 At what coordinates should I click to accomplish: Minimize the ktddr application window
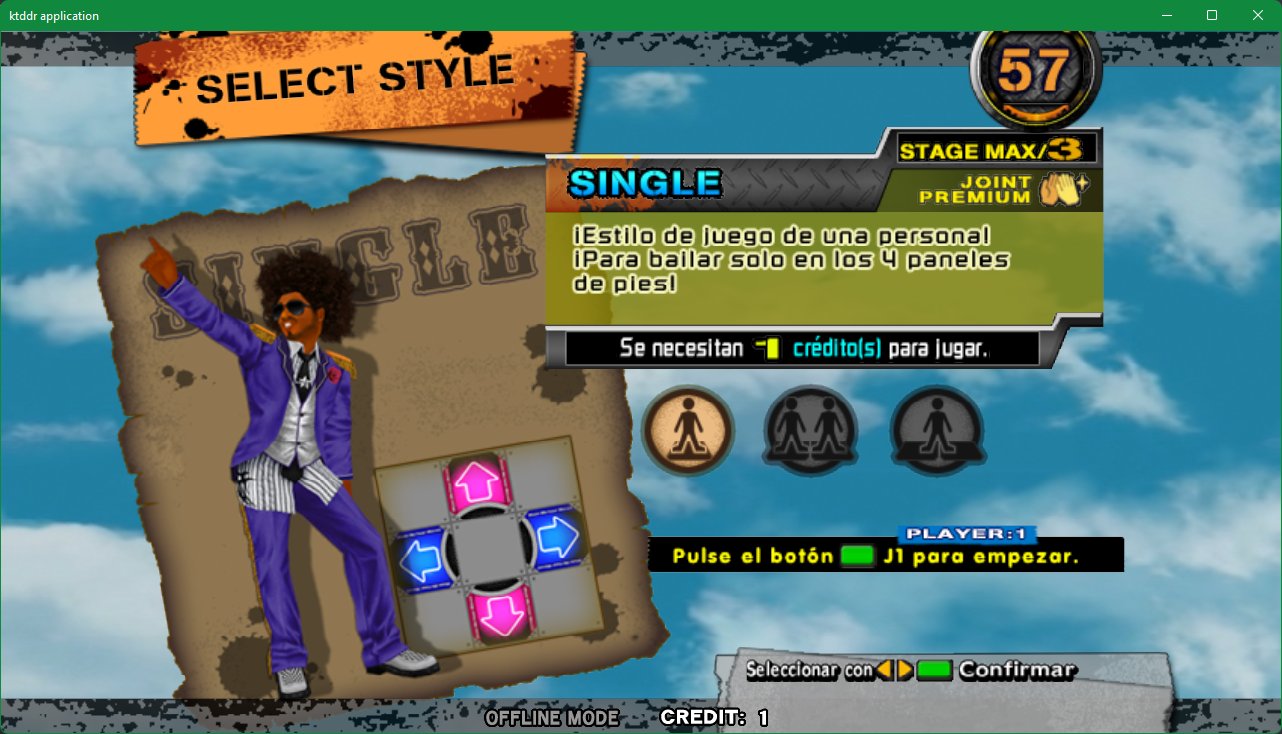1165,15
